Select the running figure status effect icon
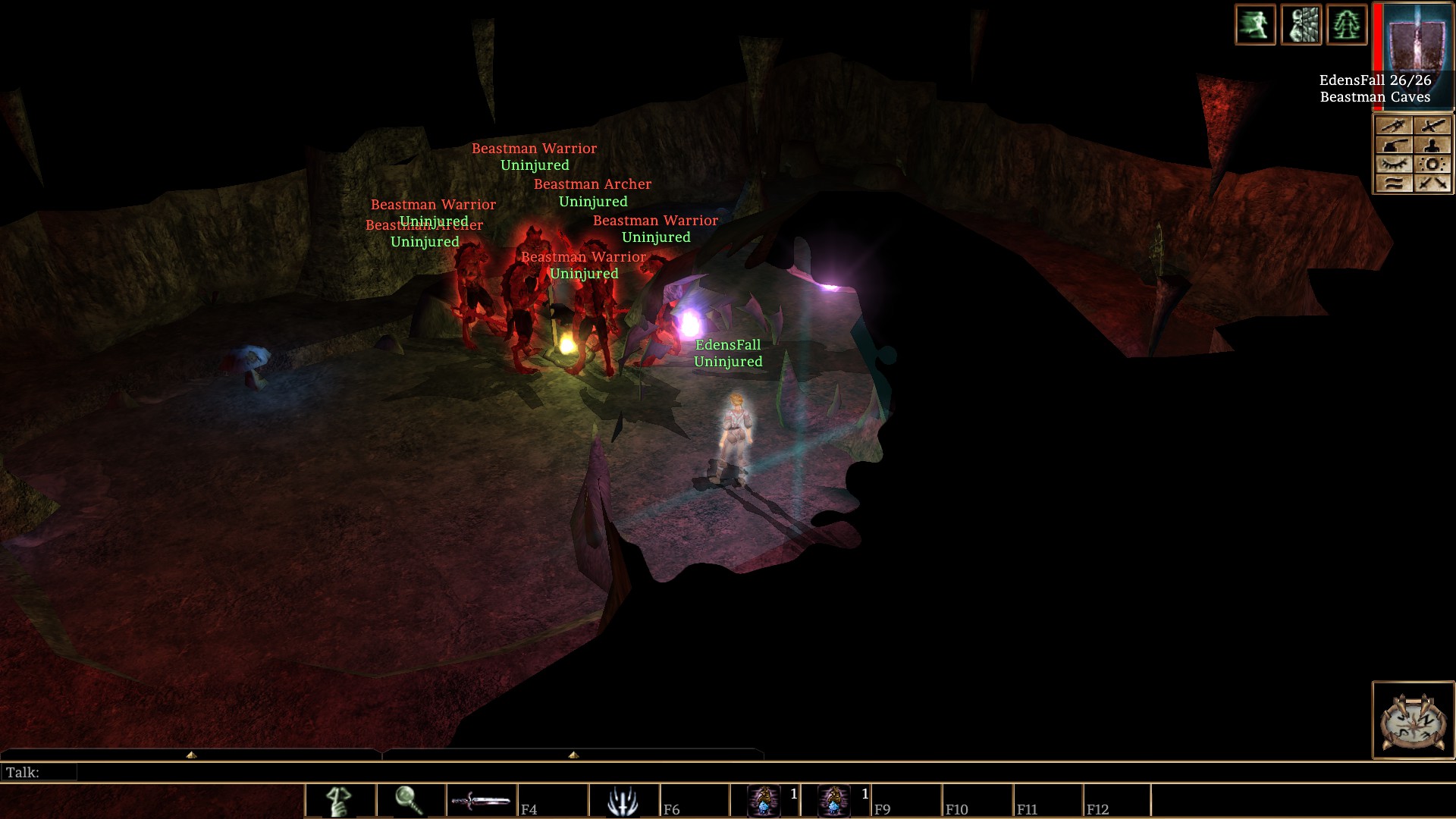The height and width of the screenshot is (819, 1456). 1255,24
